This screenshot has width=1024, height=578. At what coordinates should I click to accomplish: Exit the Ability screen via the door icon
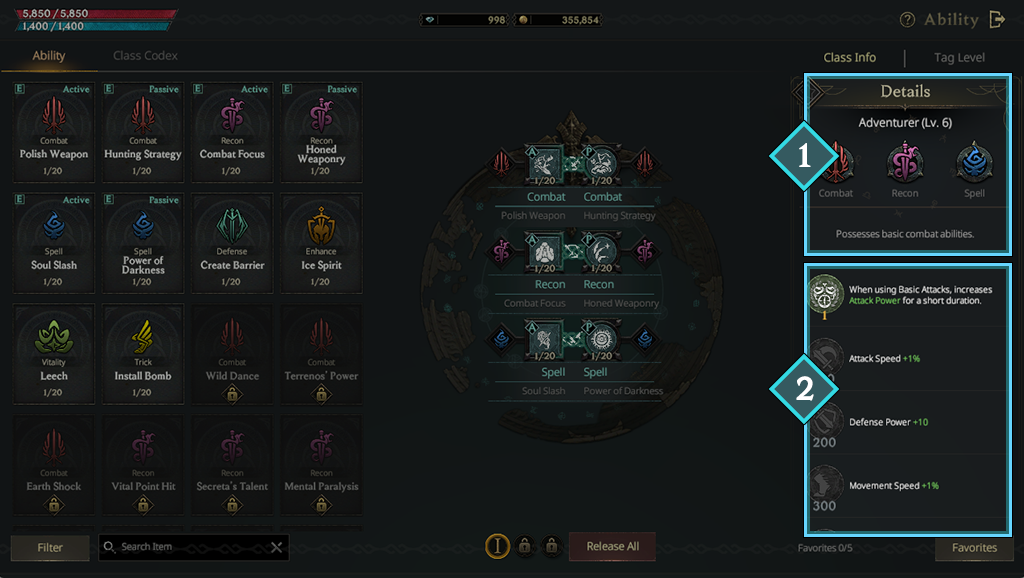pyautogui.click(x=997, y=19)
